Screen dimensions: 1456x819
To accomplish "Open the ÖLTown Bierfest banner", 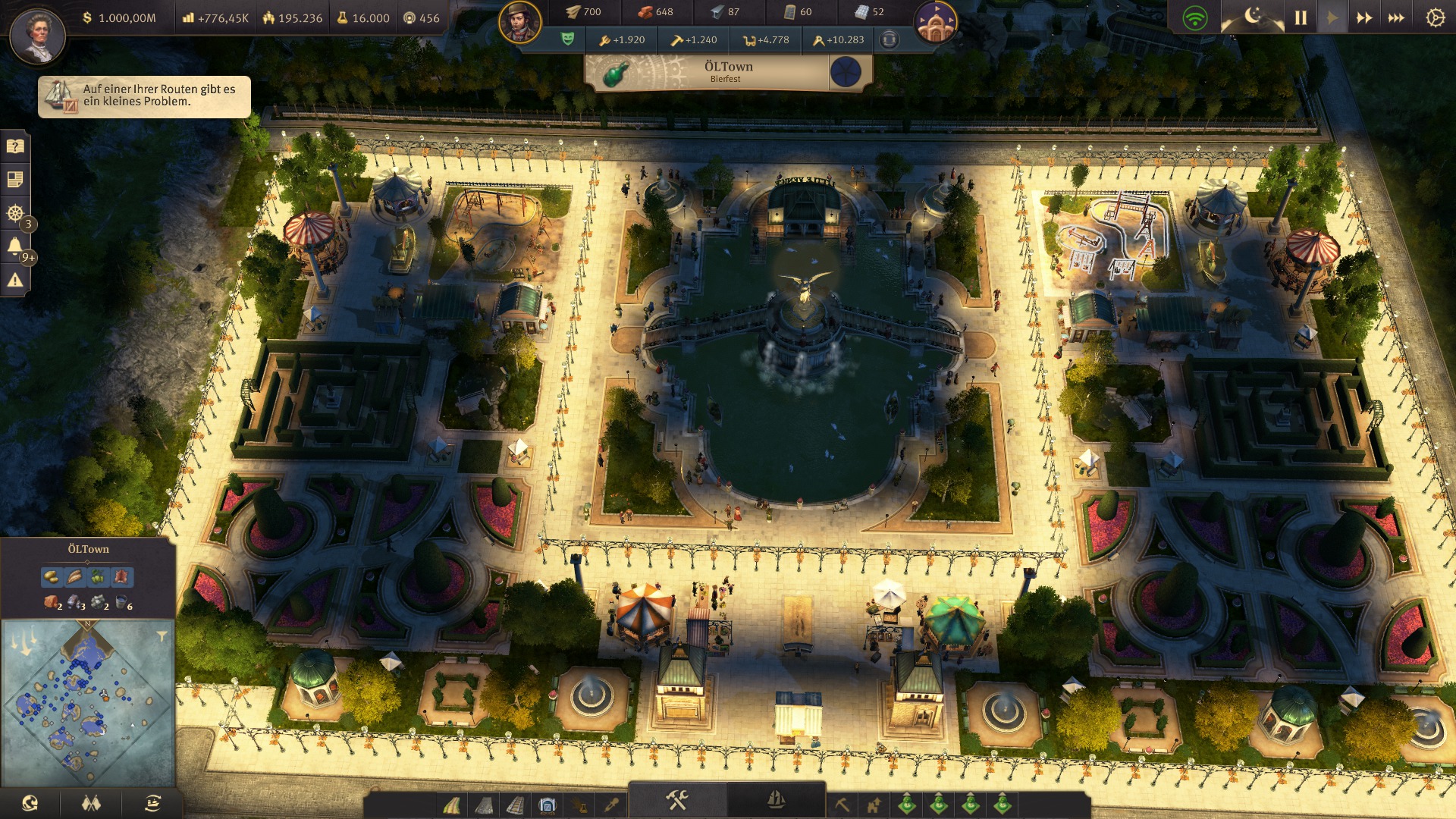I will click(728, 72).
